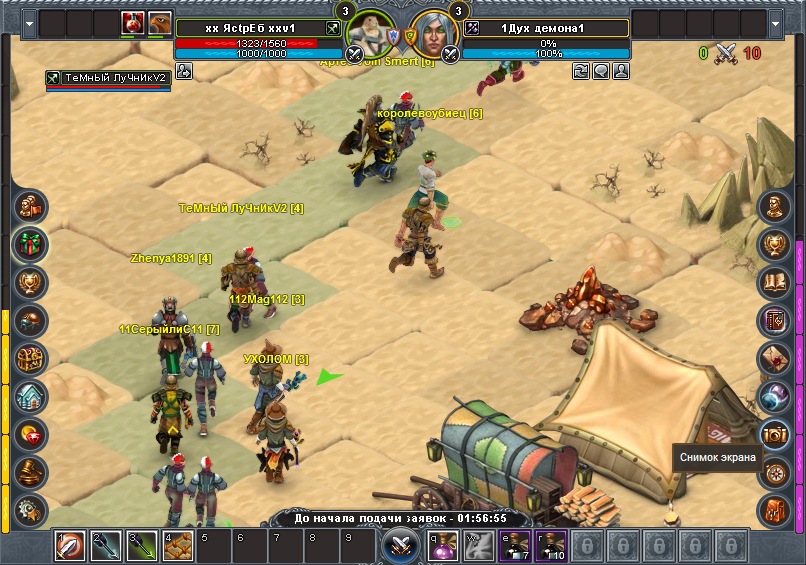Select party member ТеМнЫй ЛуЧнИкV2 frame
Image resolution: width=806 pixels, height=565 pixels.
[x=107, y=79]
